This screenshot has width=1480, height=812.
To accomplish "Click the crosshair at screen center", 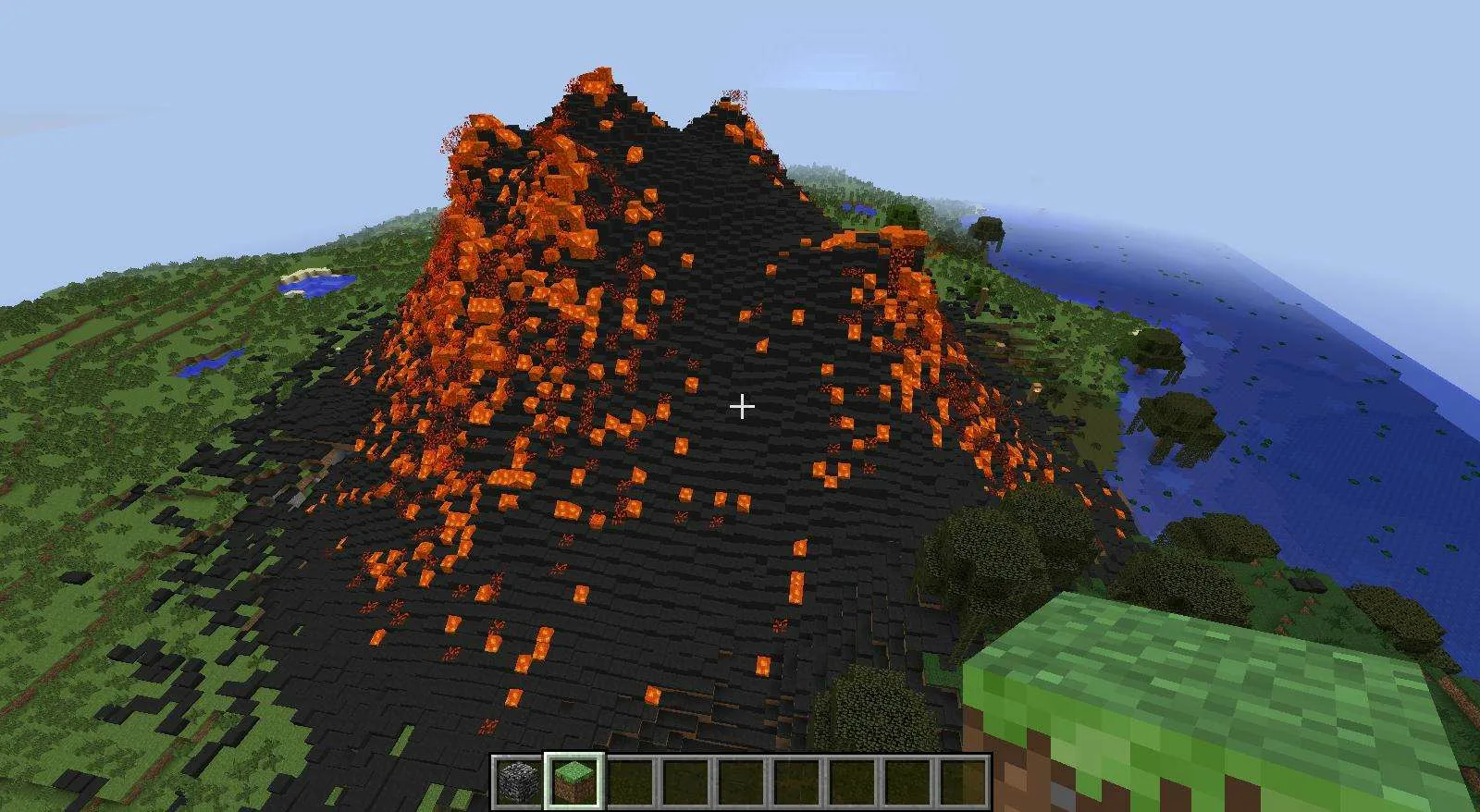I will pyautogui.click(x=741, y=405).
